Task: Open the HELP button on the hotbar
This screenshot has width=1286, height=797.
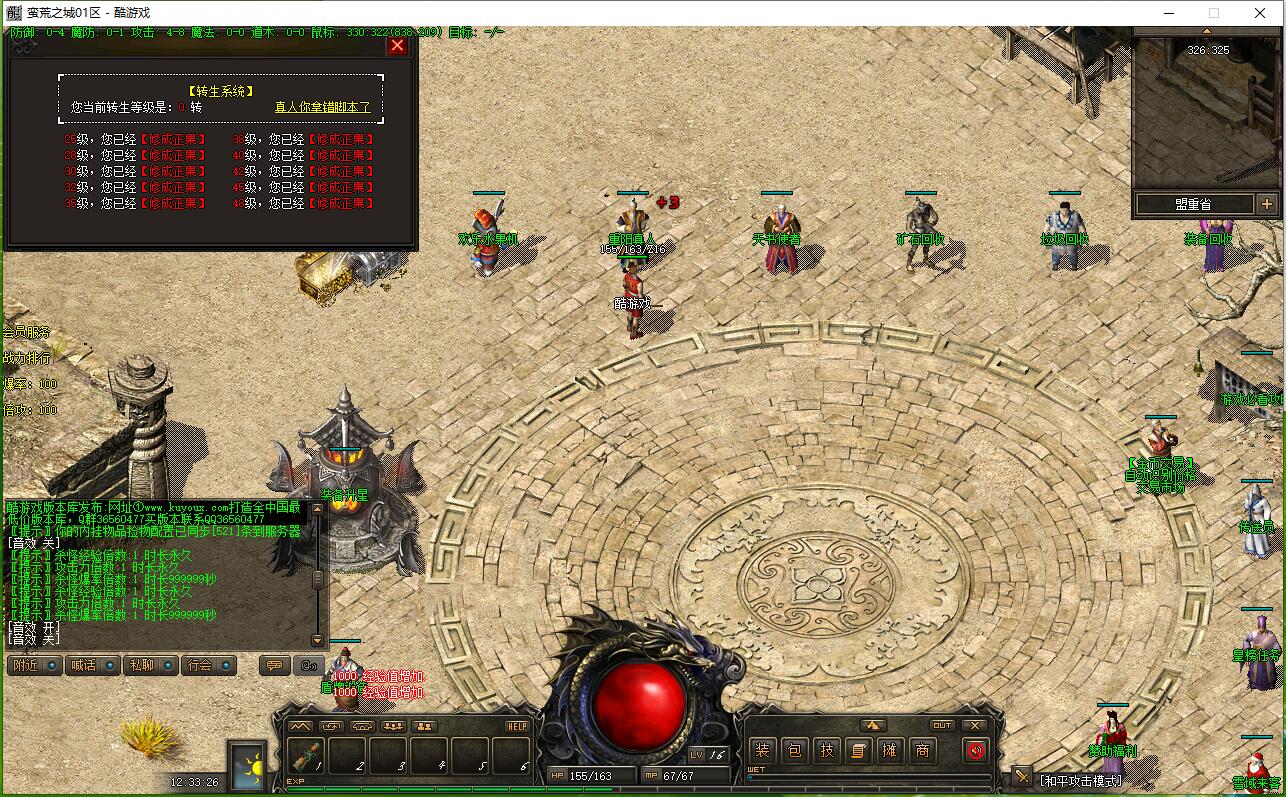Action: (x=517, y=726)
